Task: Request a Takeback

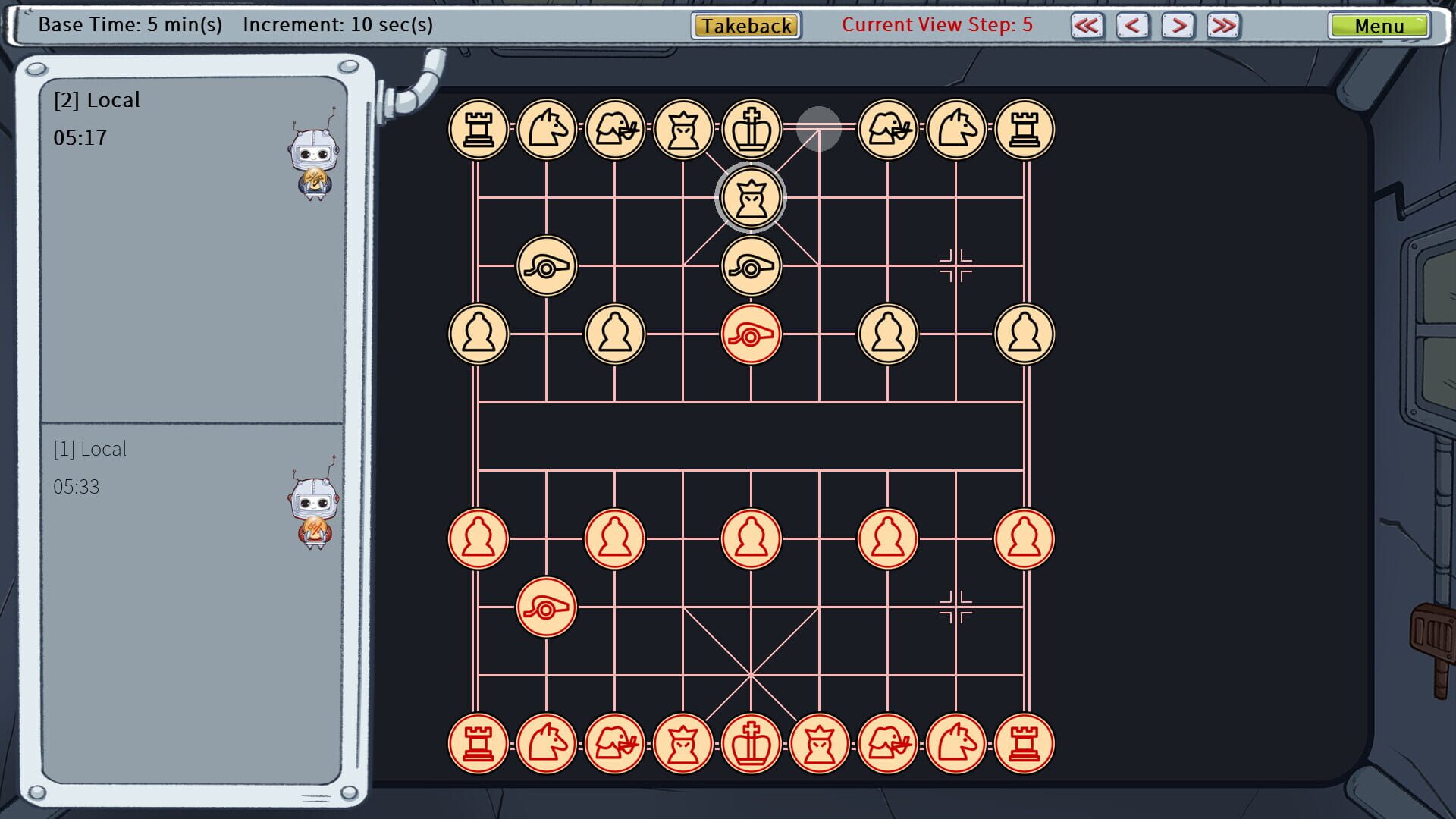Action: pyautogui.click(x=744, y=25)
